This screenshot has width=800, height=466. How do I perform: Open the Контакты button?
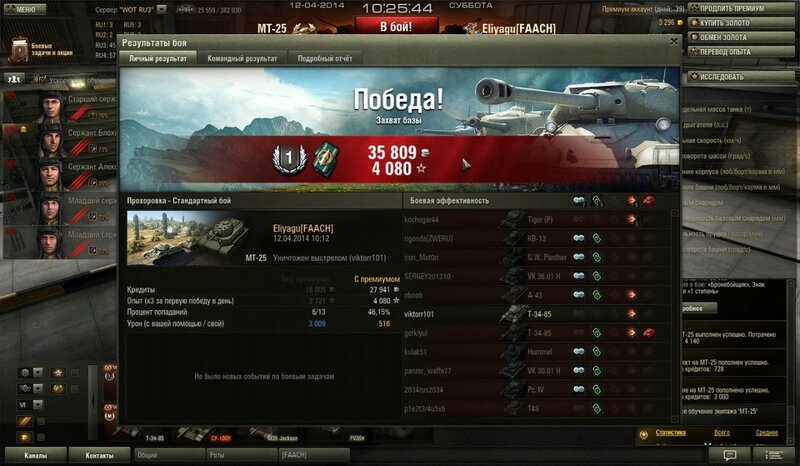pyautogui.click(x=100, y=455)
